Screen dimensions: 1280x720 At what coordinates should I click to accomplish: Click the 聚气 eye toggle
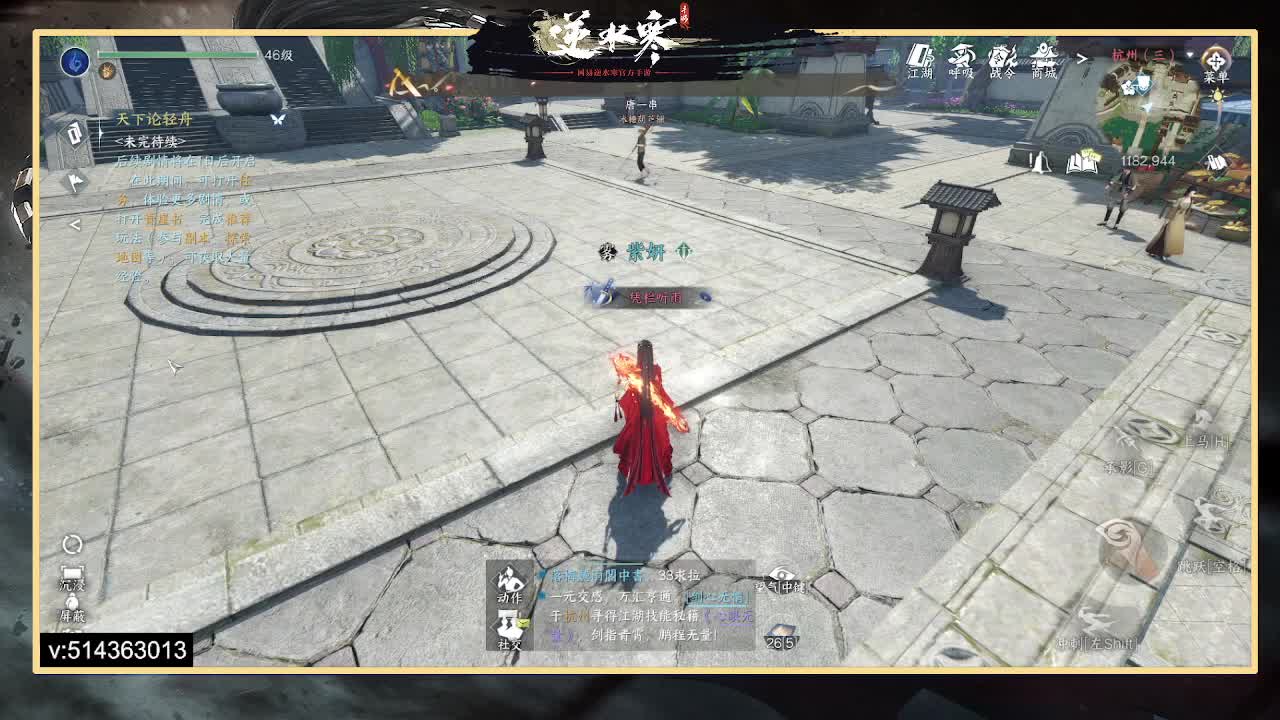(782, 575)
